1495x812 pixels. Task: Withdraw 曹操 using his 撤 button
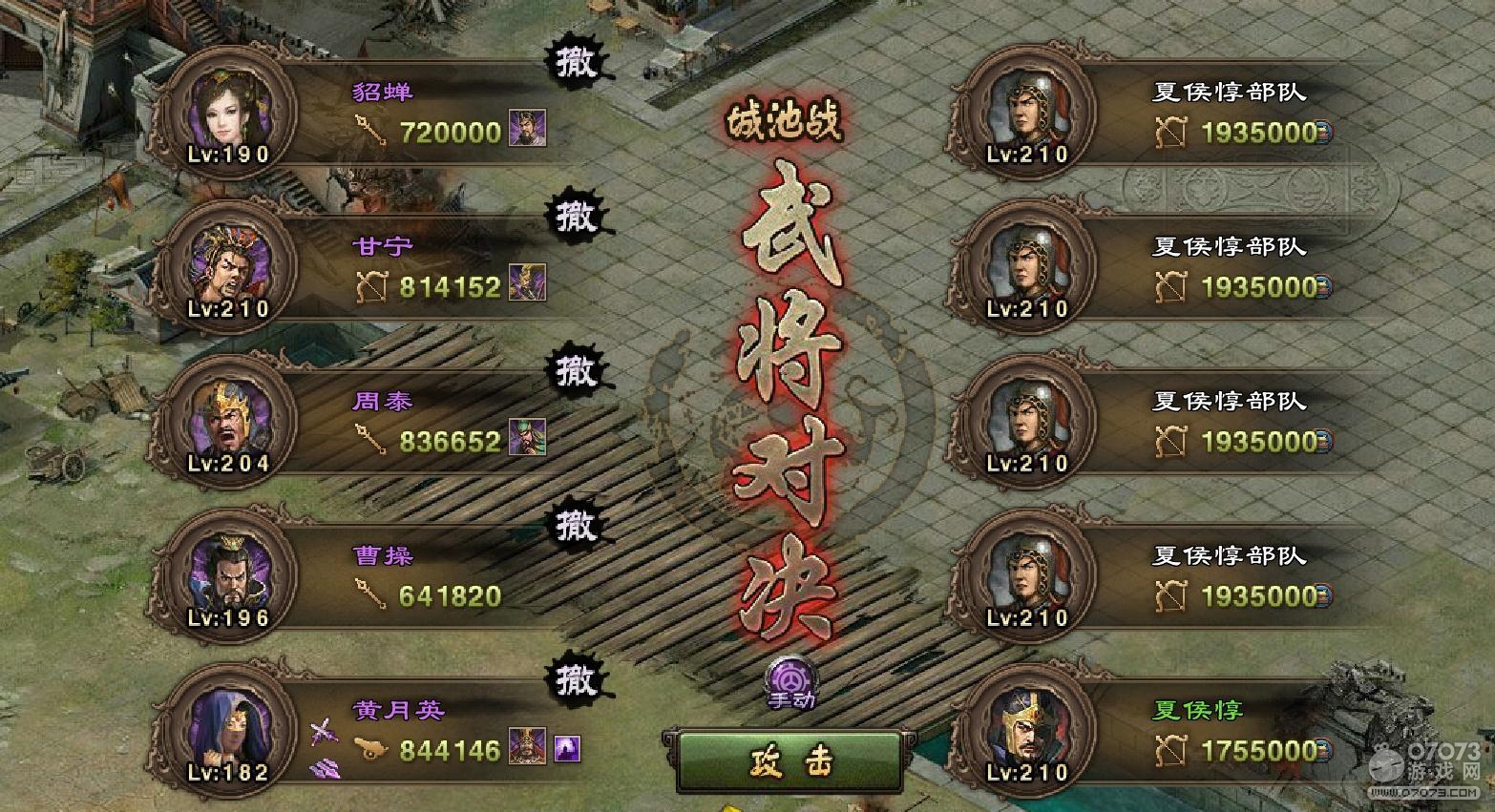[576, 526]
